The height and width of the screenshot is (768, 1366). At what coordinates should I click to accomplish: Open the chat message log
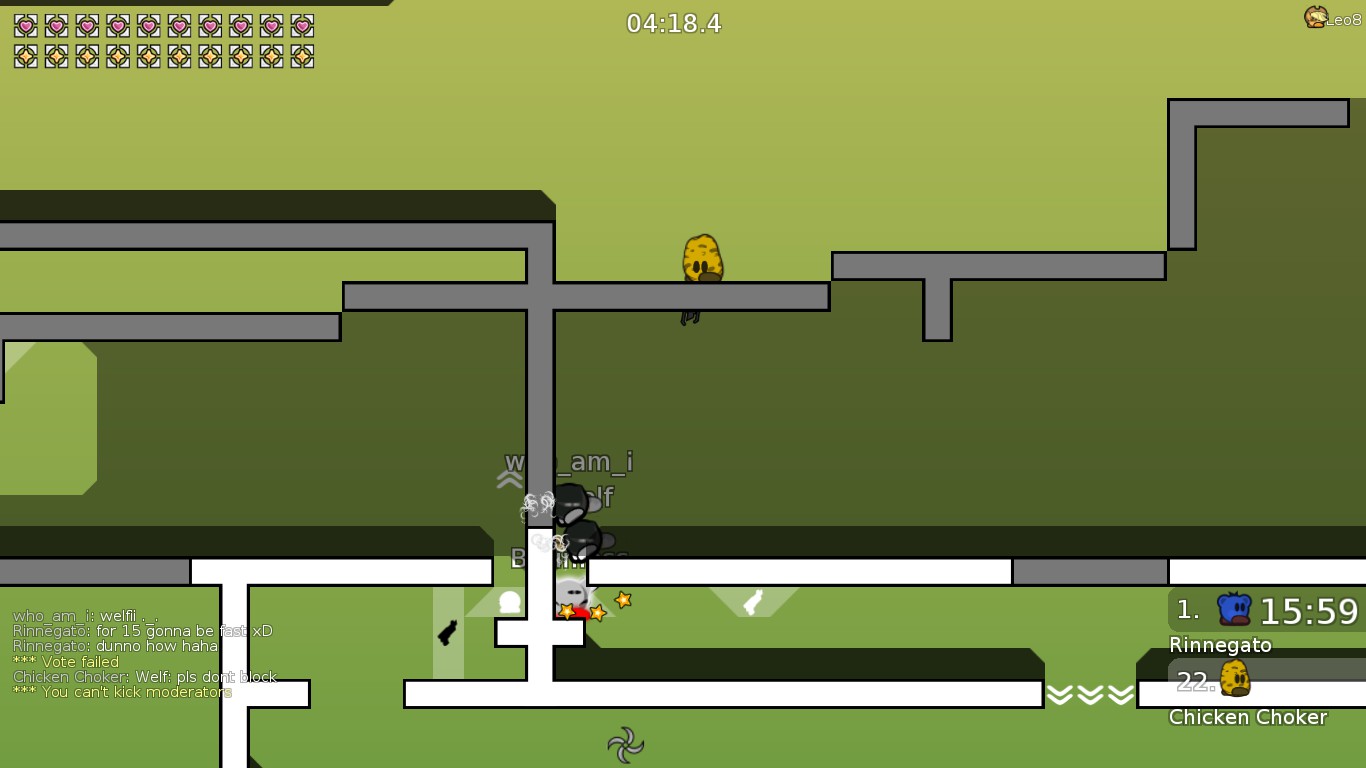[145, 654]
